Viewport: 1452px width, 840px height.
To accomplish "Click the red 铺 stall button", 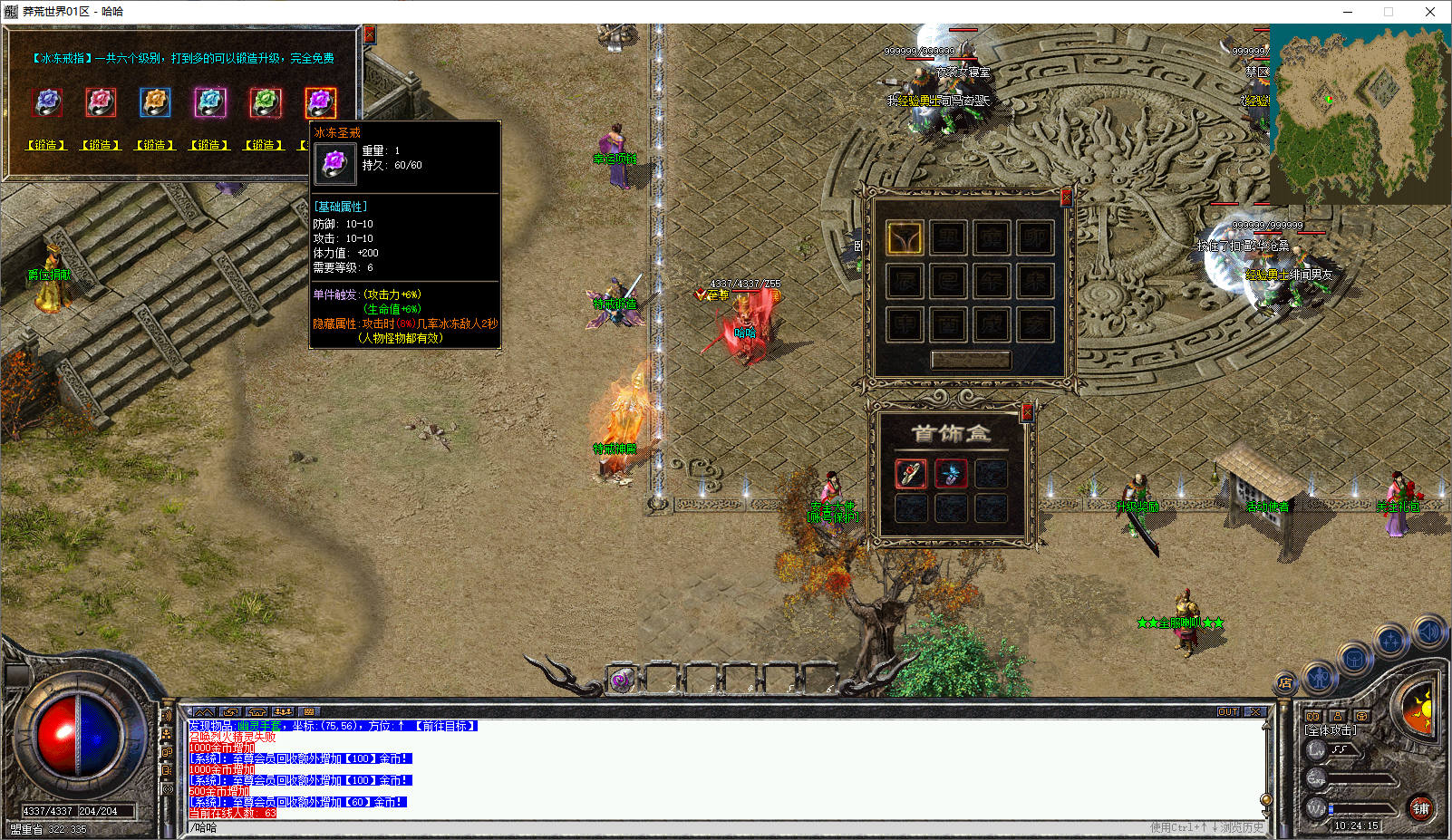I will [1420, 808].
